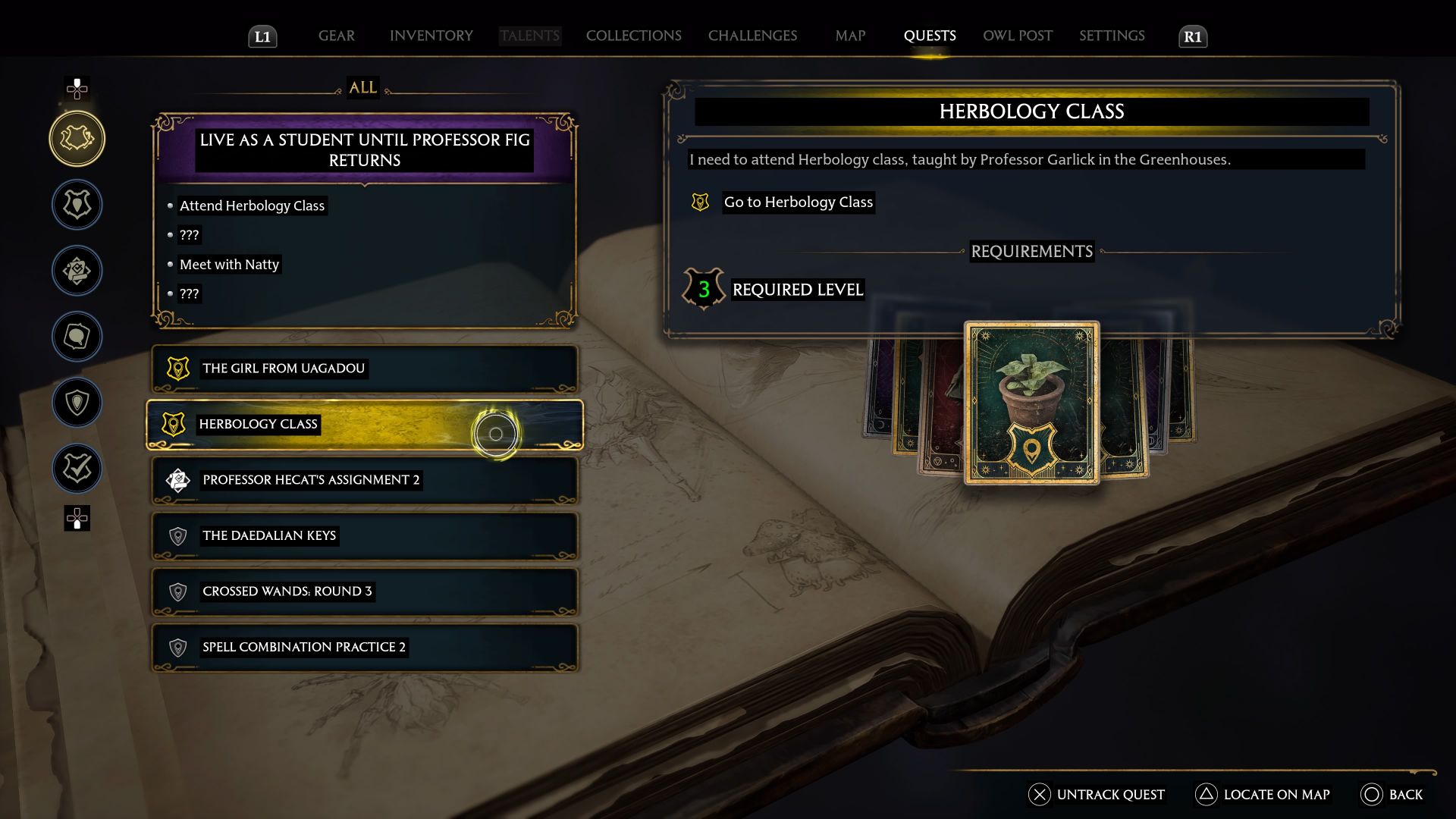The height and width of the screenshot is (819, 1456).
Task: Click Professor Hecat's Assignment compass icon
Action: 178,480
